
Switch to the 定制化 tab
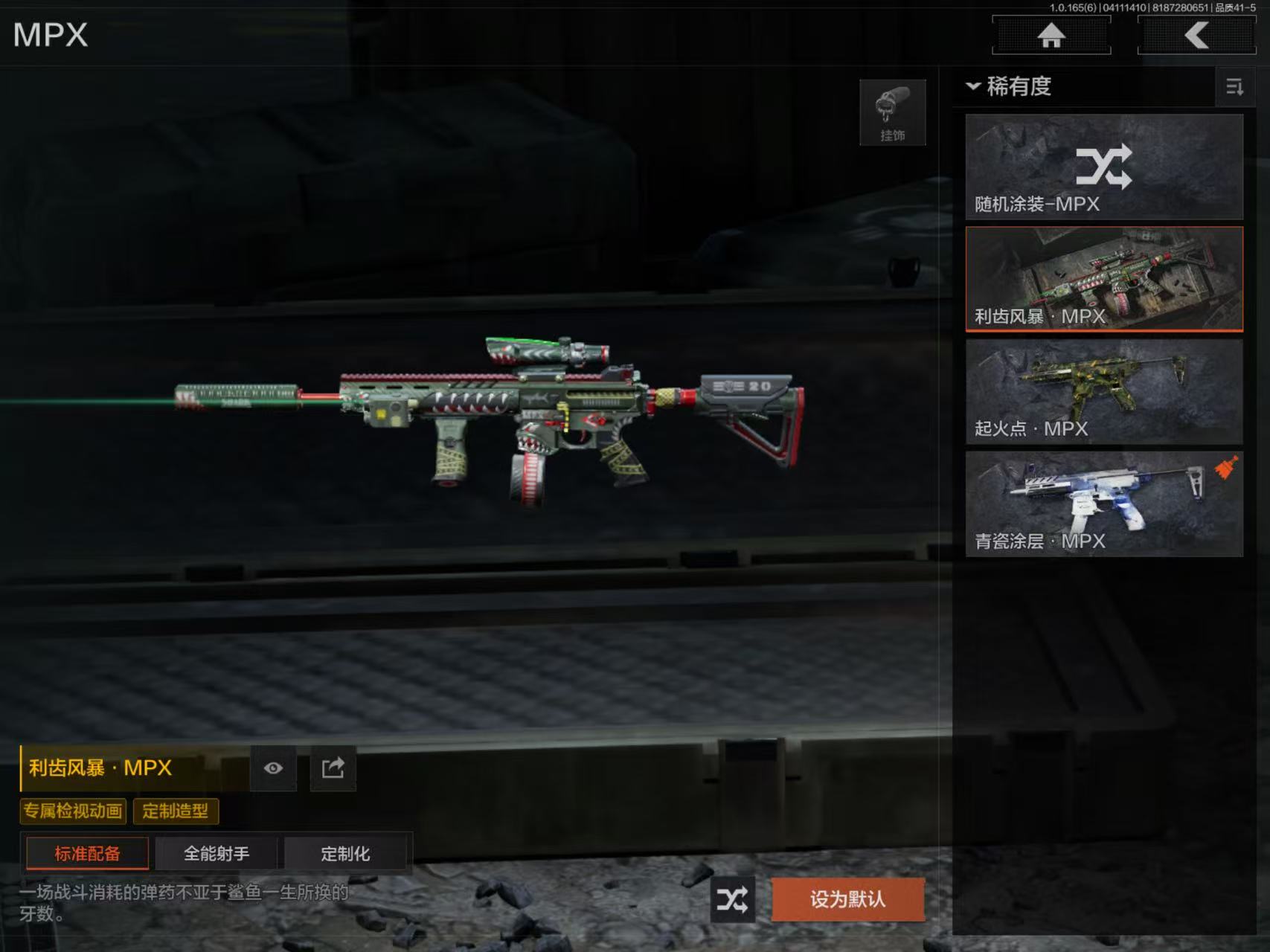345,853
